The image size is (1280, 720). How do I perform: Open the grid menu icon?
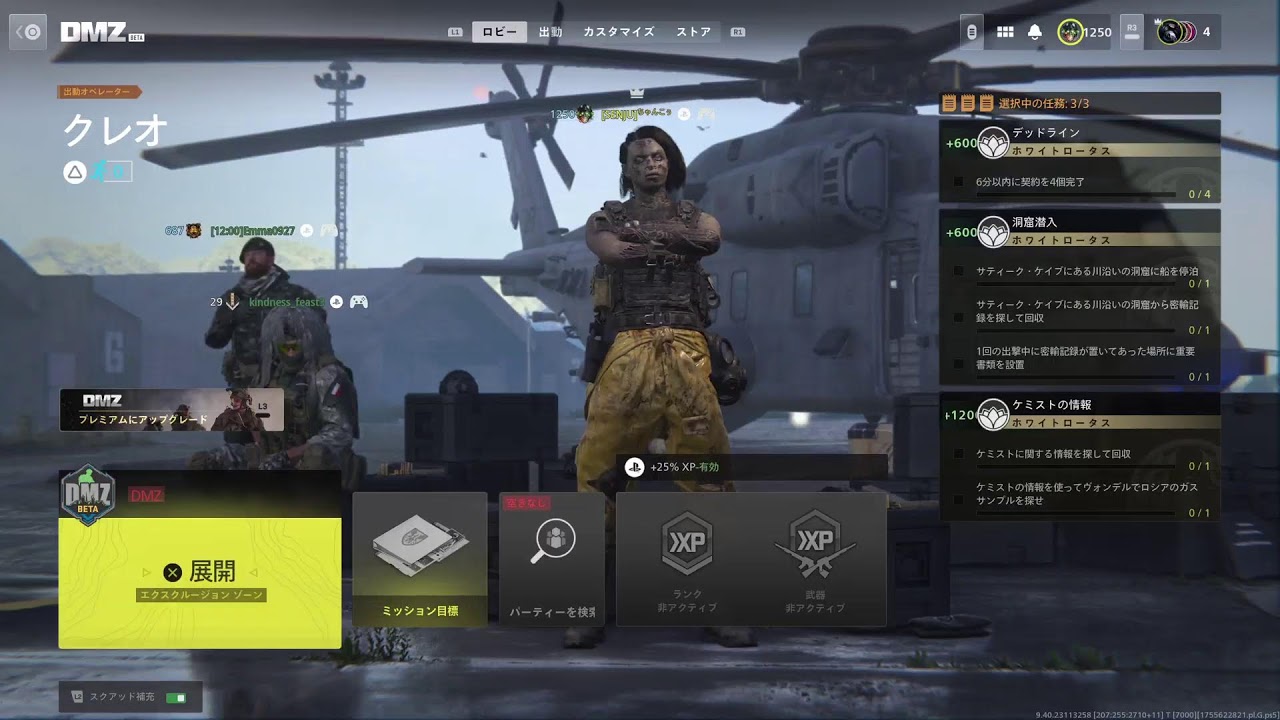click(x=1005, y=32)
